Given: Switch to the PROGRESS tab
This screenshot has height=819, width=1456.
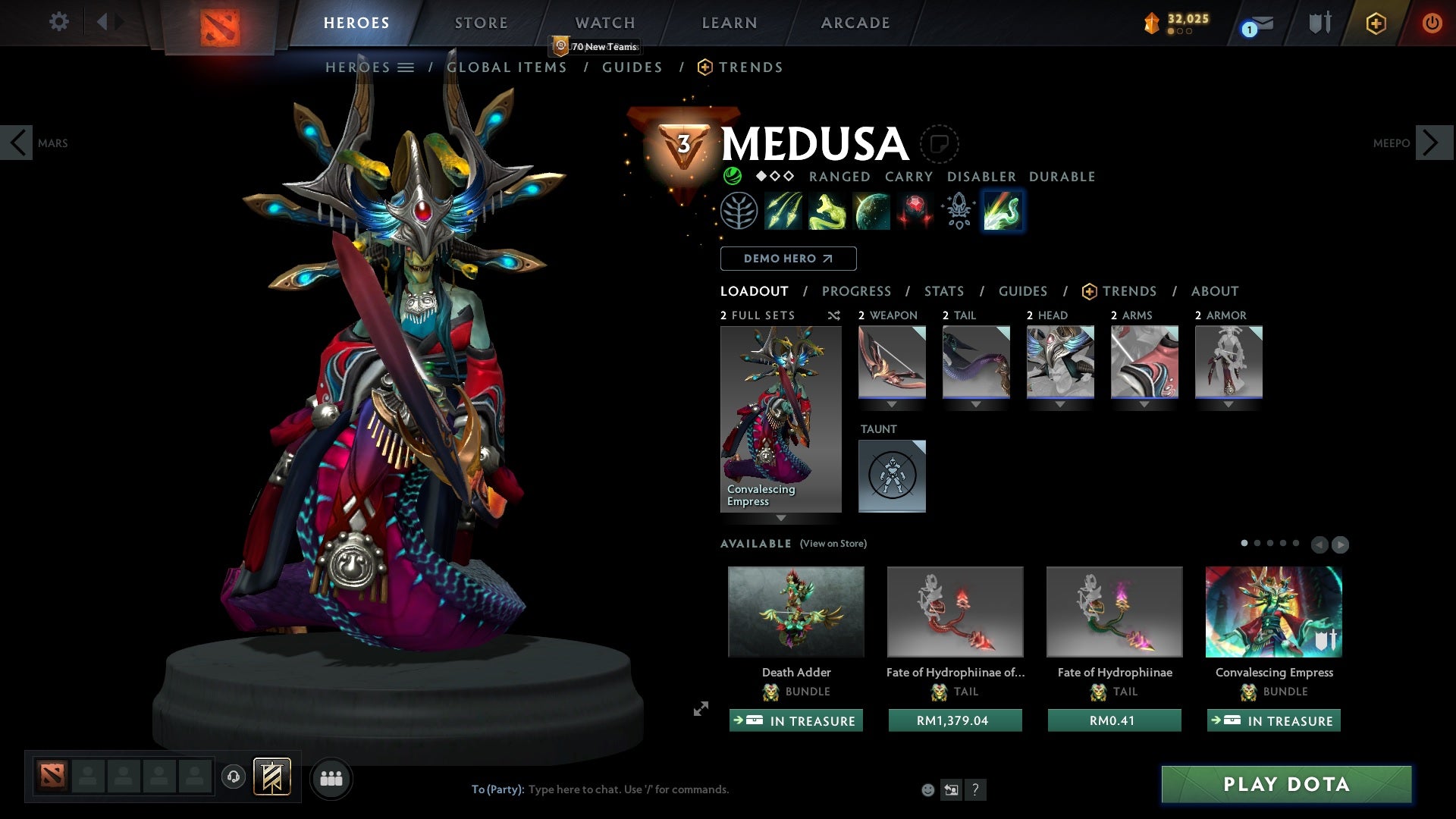Looking at the screenshot, I should [857, 290].
